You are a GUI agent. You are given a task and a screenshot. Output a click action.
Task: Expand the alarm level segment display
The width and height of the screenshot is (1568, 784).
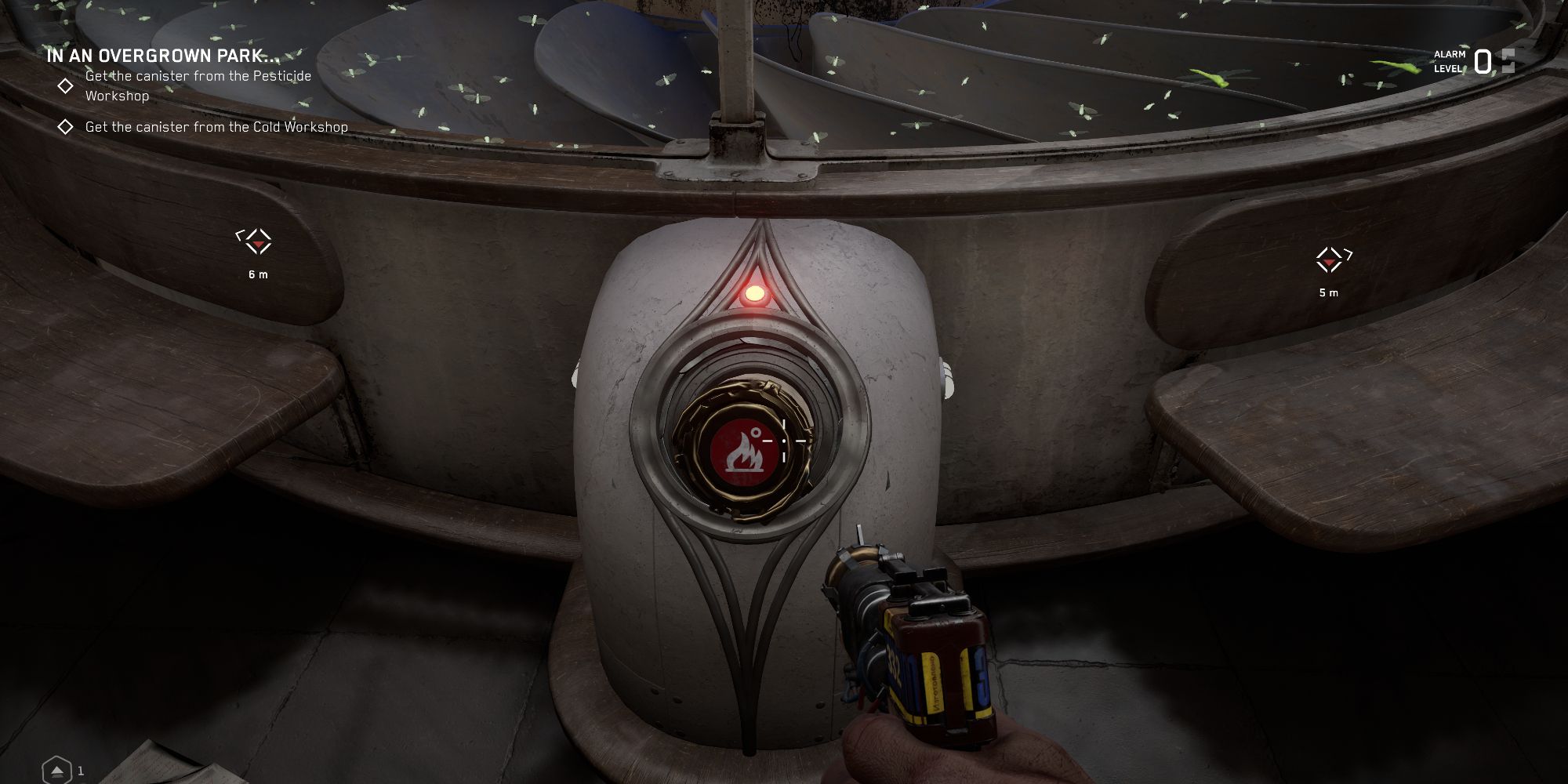pyautogui.click(x=1507, y=60)
